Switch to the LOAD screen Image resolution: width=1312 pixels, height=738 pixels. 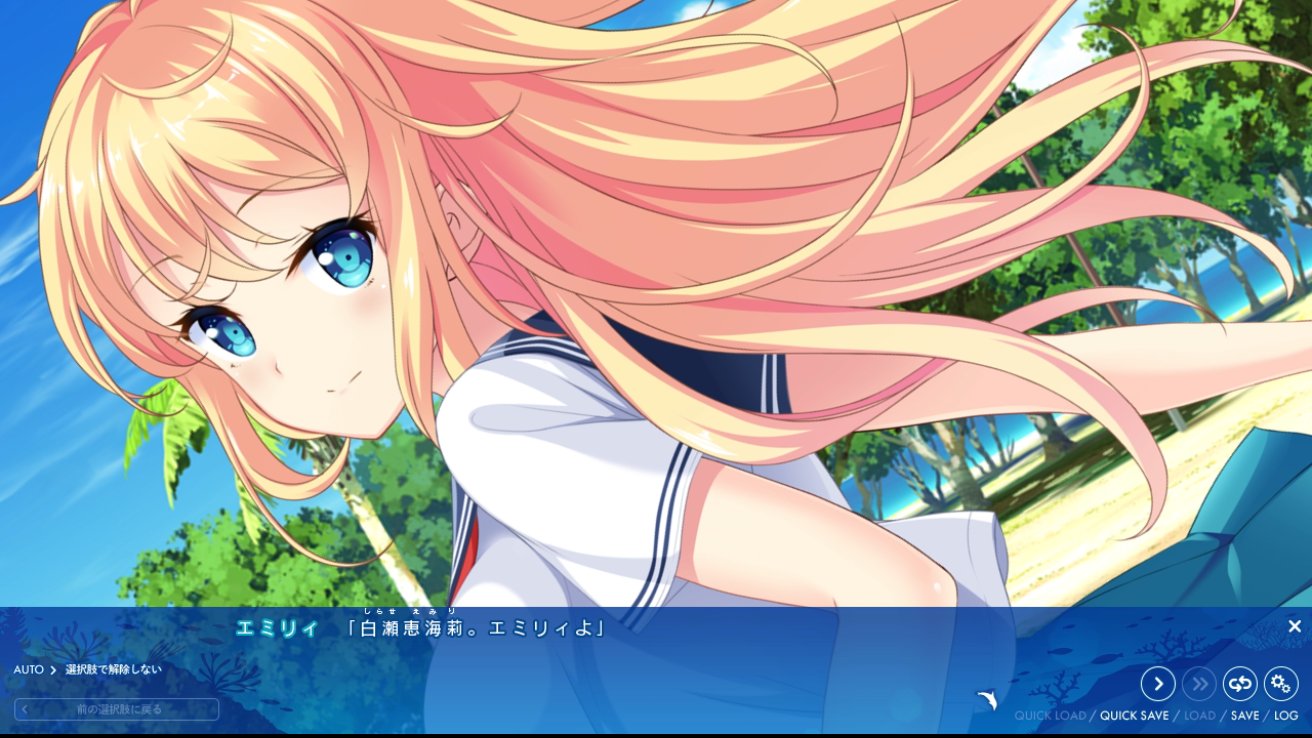coord(1201,716)
